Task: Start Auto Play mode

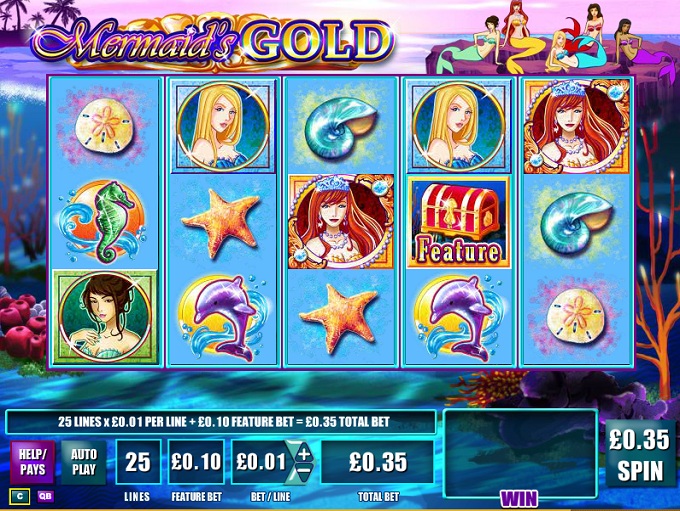Action: pyautogui.click(x=83, y=461)
